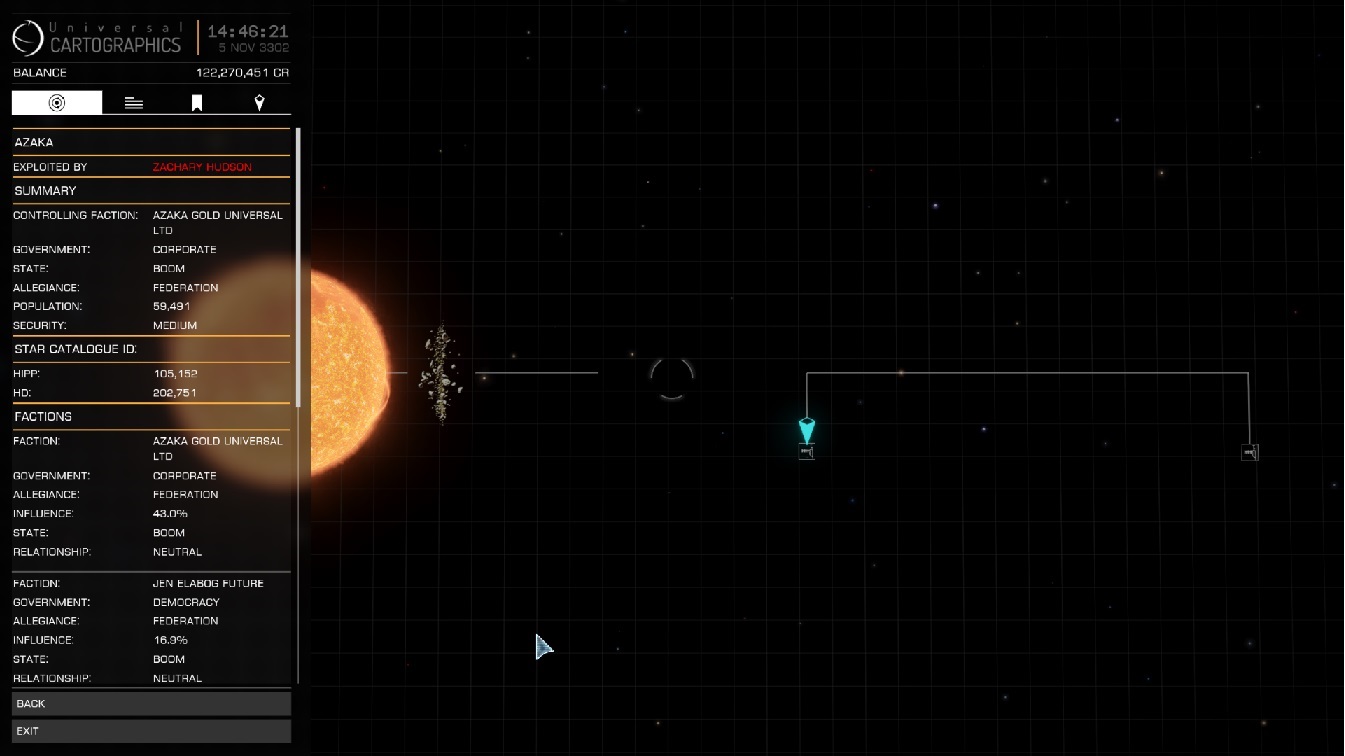Click the bookmark tab icon

pyautogui.click(x=196, y=100)
